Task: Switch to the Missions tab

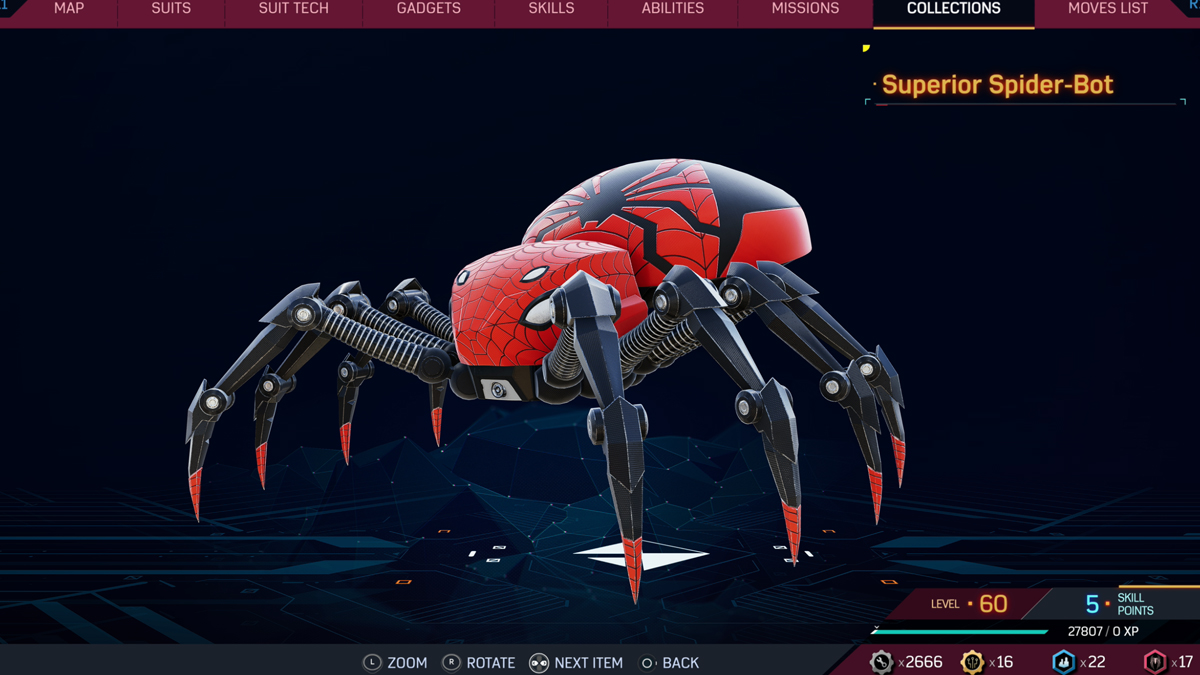Action: pyautogui.click(x=805, y=9)
